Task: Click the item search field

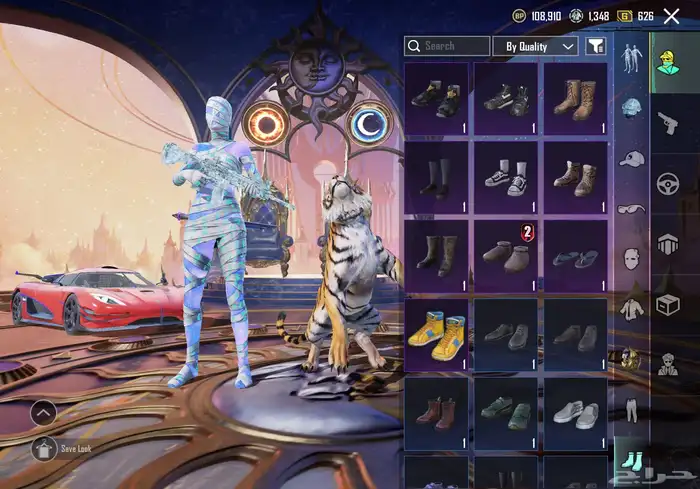Action: (447, 46)
